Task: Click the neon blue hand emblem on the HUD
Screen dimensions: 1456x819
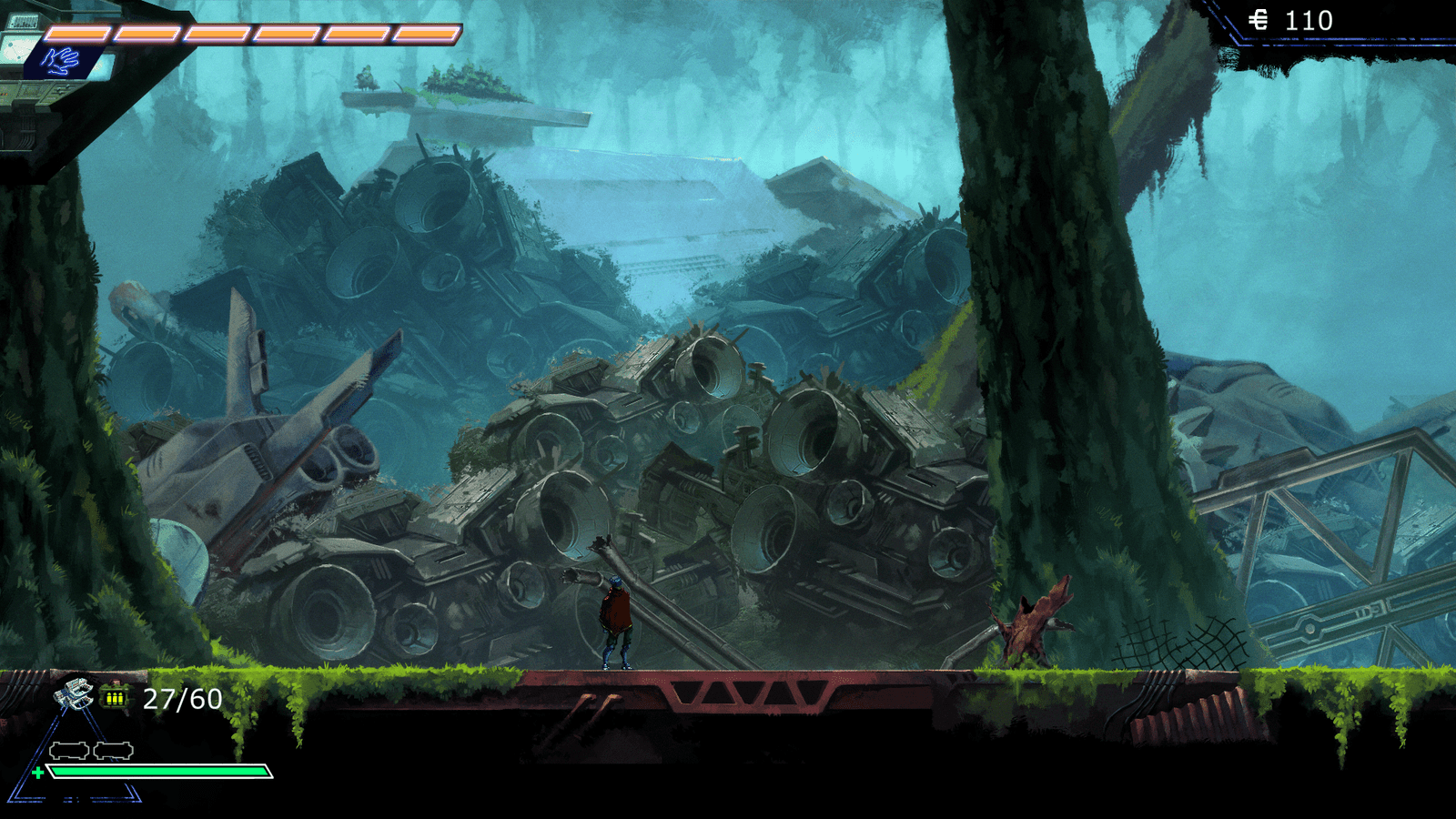Action: (61, 60)
